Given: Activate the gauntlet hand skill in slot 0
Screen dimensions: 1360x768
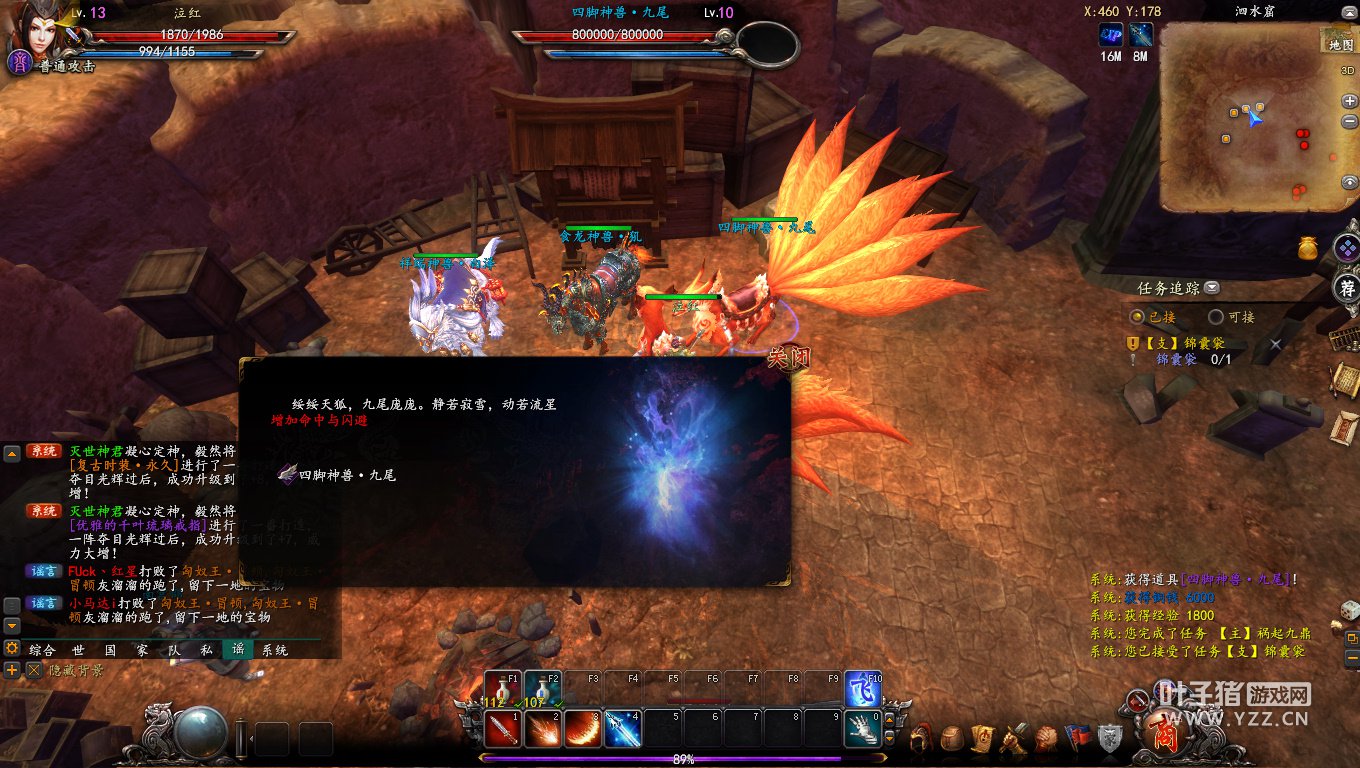Looking at the screenshot, I should [x=862, y=729].
